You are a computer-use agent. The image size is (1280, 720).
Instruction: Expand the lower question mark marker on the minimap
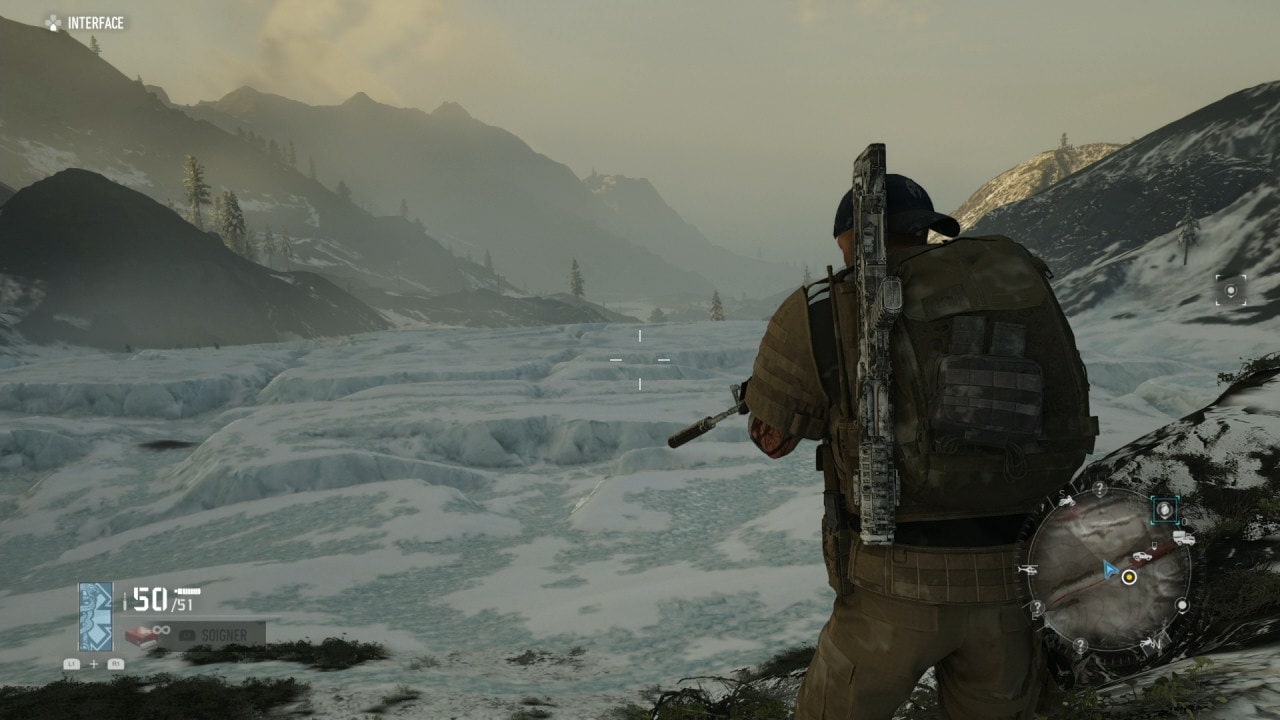tap(1080, 643)
